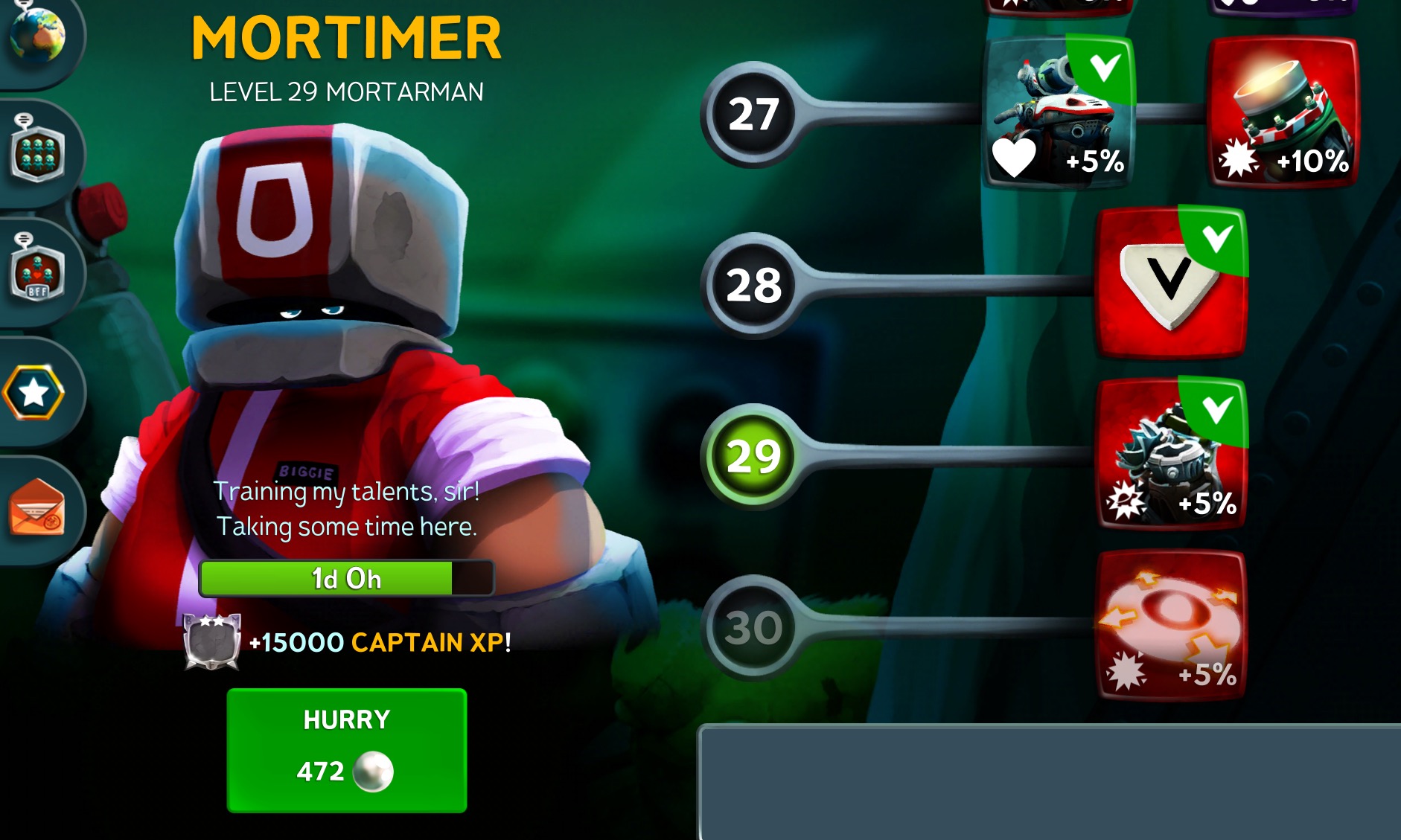The image size is (1401, 840).
Task: Tap the green HURRY button
Action: click(346, 748)
